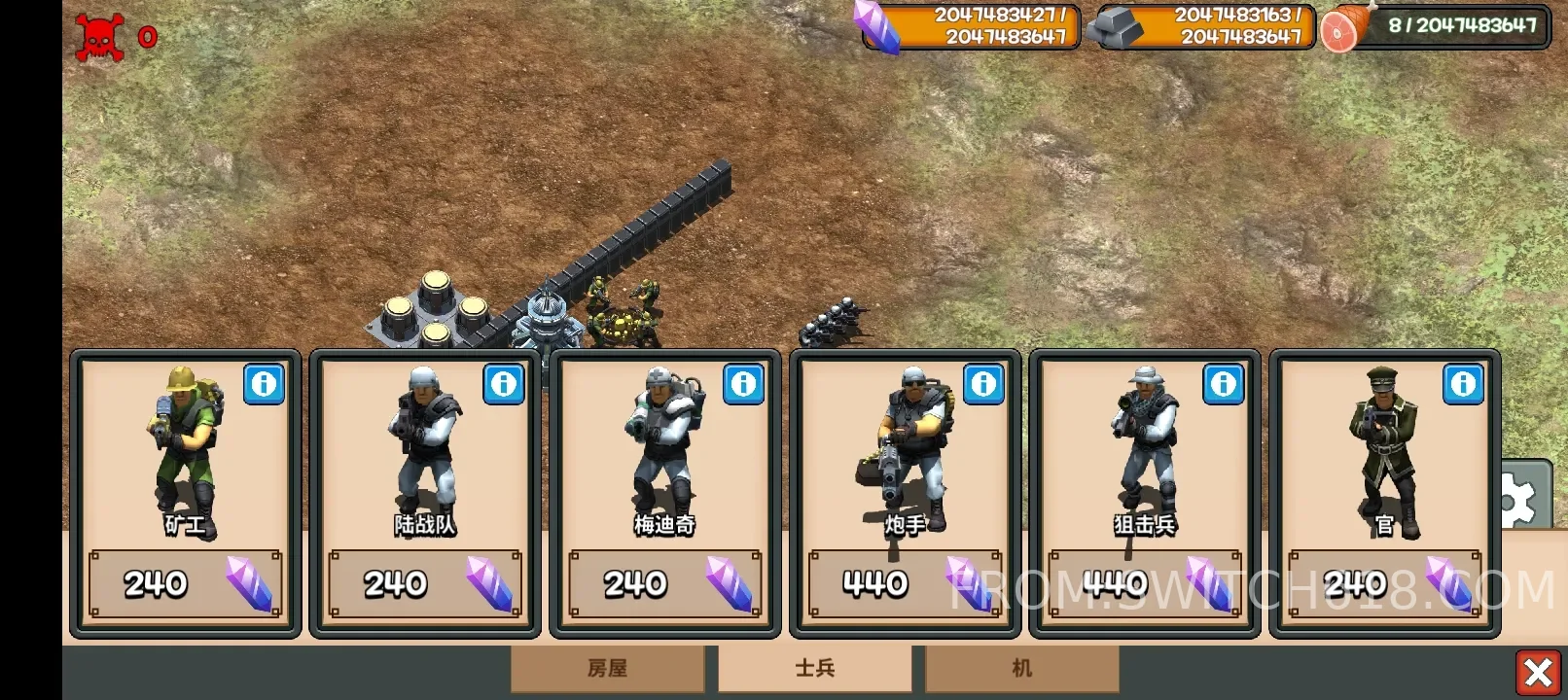Close the unit build panel
1568x700 pixels.
tap(1538, 672)
